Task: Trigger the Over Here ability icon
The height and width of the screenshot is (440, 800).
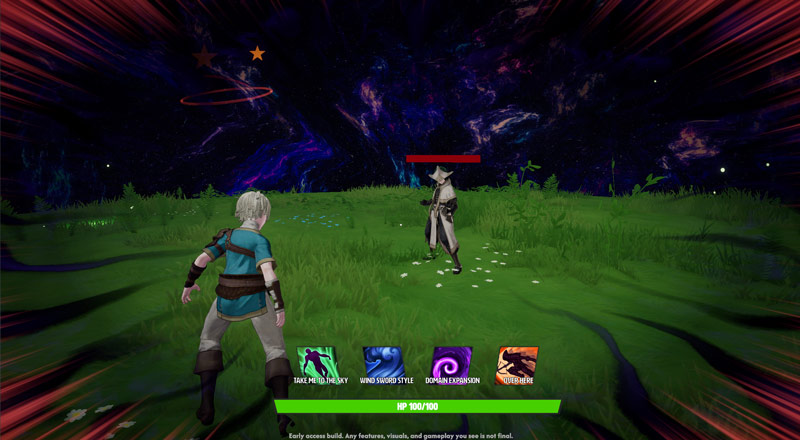Action: tap(518, 362)
